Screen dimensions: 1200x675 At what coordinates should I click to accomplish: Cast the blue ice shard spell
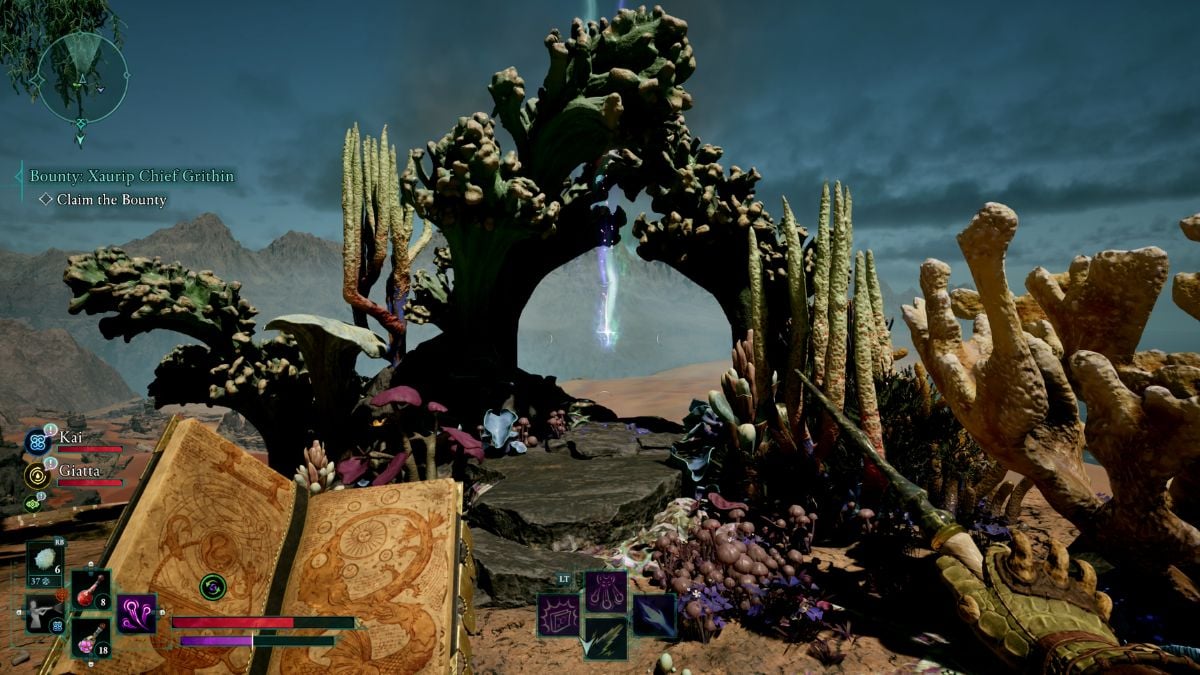653,614
